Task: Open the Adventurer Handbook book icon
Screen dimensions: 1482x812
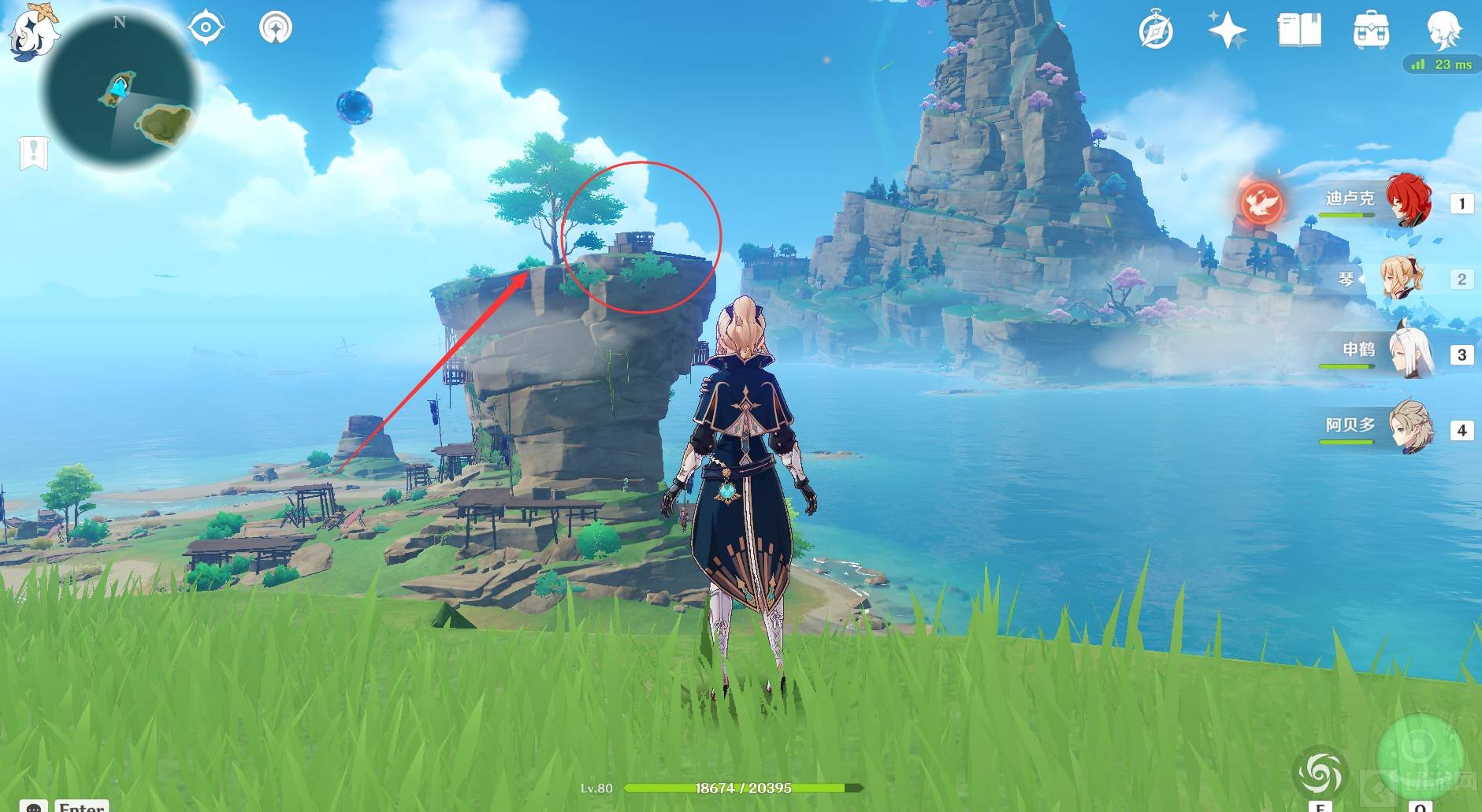Action: point(1298,32)
